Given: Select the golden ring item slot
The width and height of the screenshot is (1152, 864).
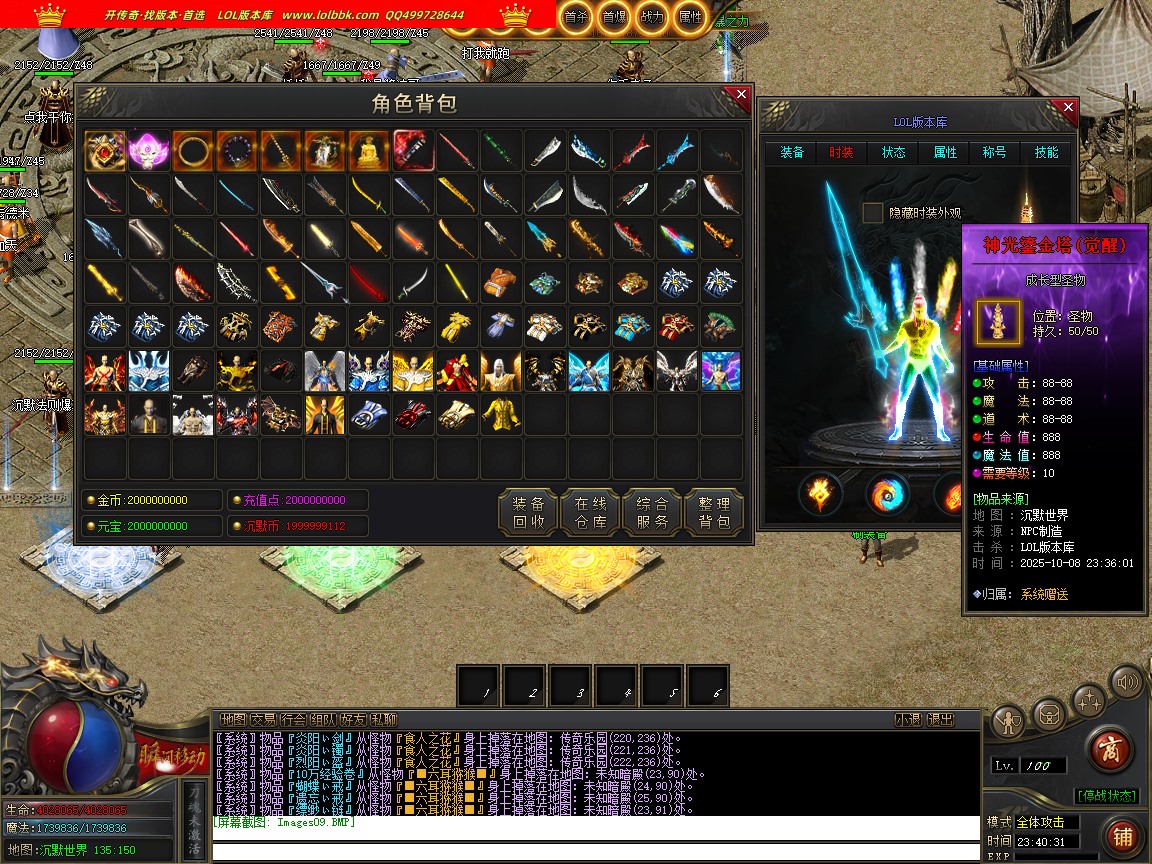Looking at the screenshot, I should coord(192,151).
